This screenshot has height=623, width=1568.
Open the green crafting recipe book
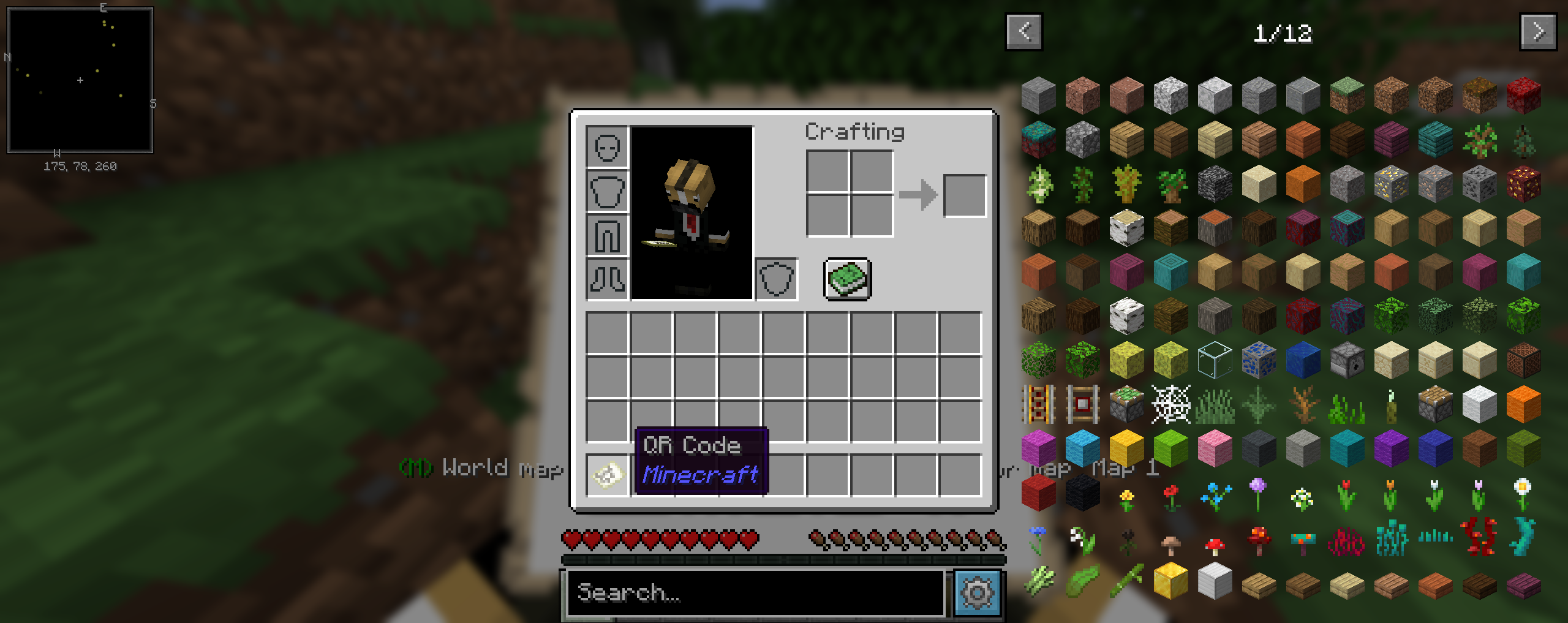point(849,280)
